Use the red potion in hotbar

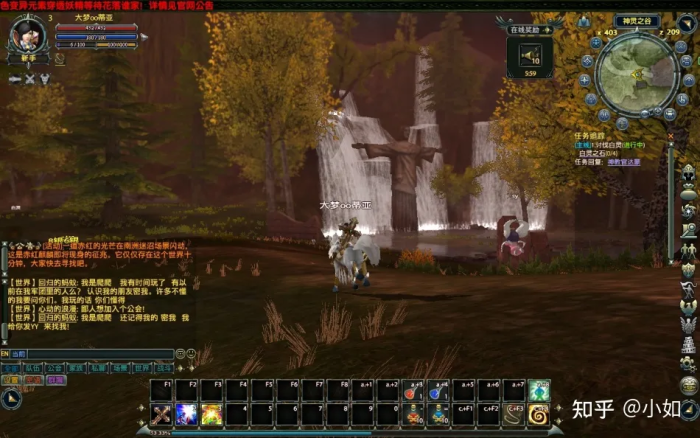[414, 391]
